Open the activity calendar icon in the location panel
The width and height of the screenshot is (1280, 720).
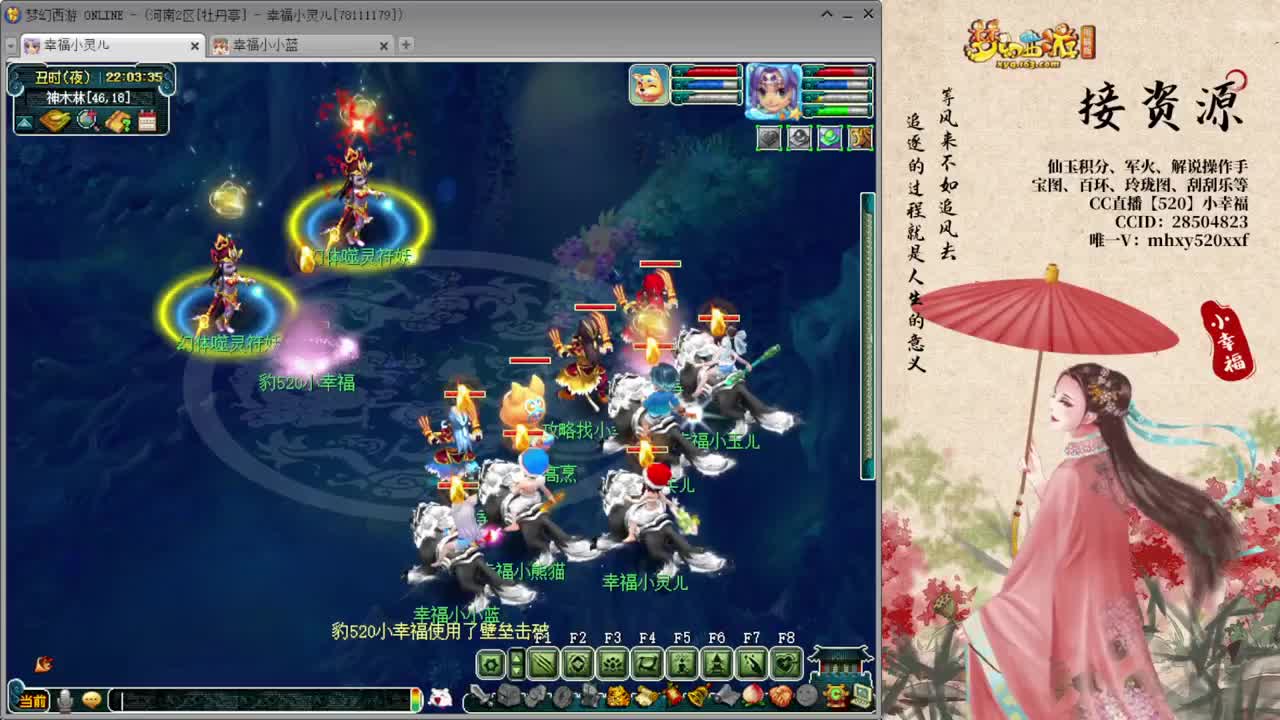[148, 121]
